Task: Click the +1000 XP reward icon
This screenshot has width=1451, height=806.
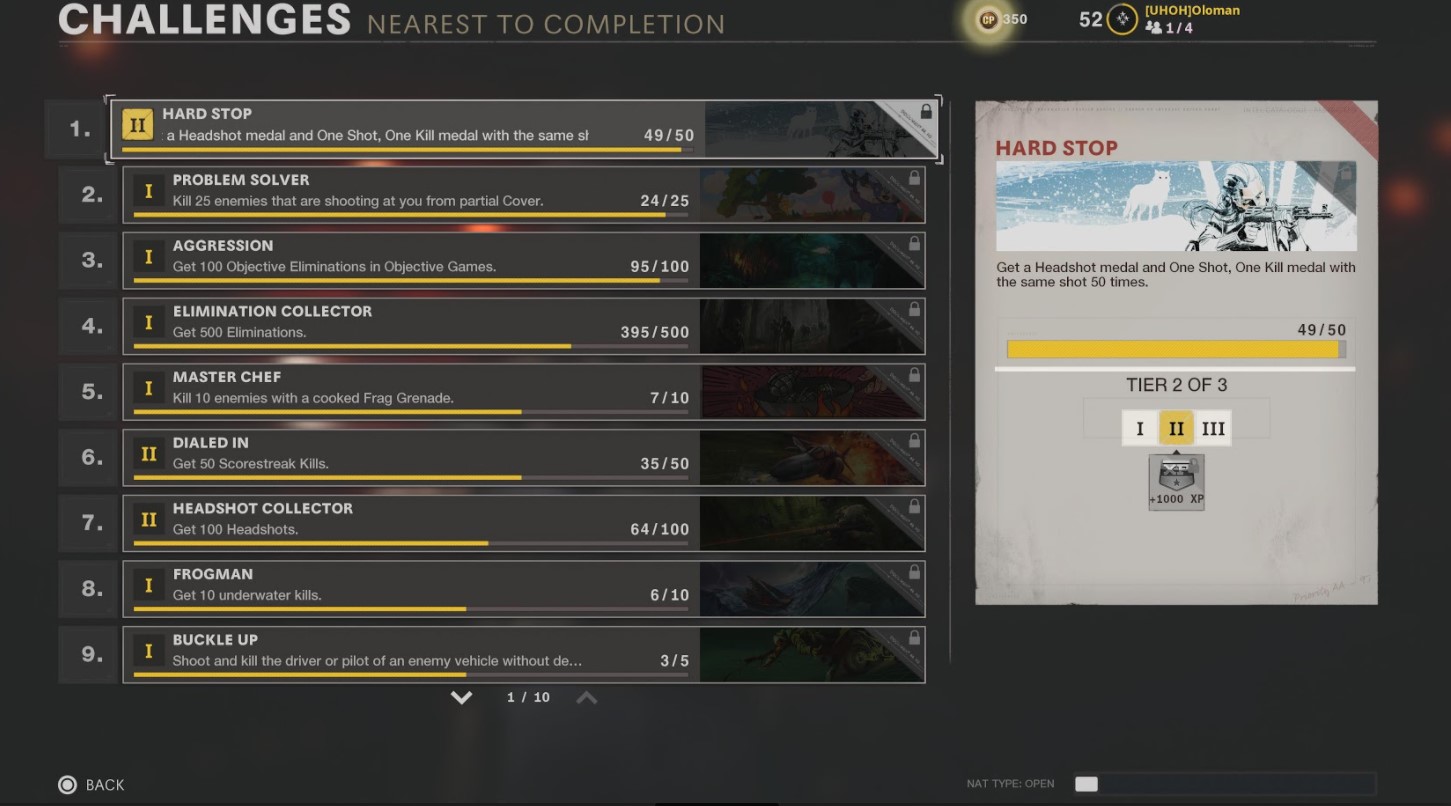Action: [1176, 480]
